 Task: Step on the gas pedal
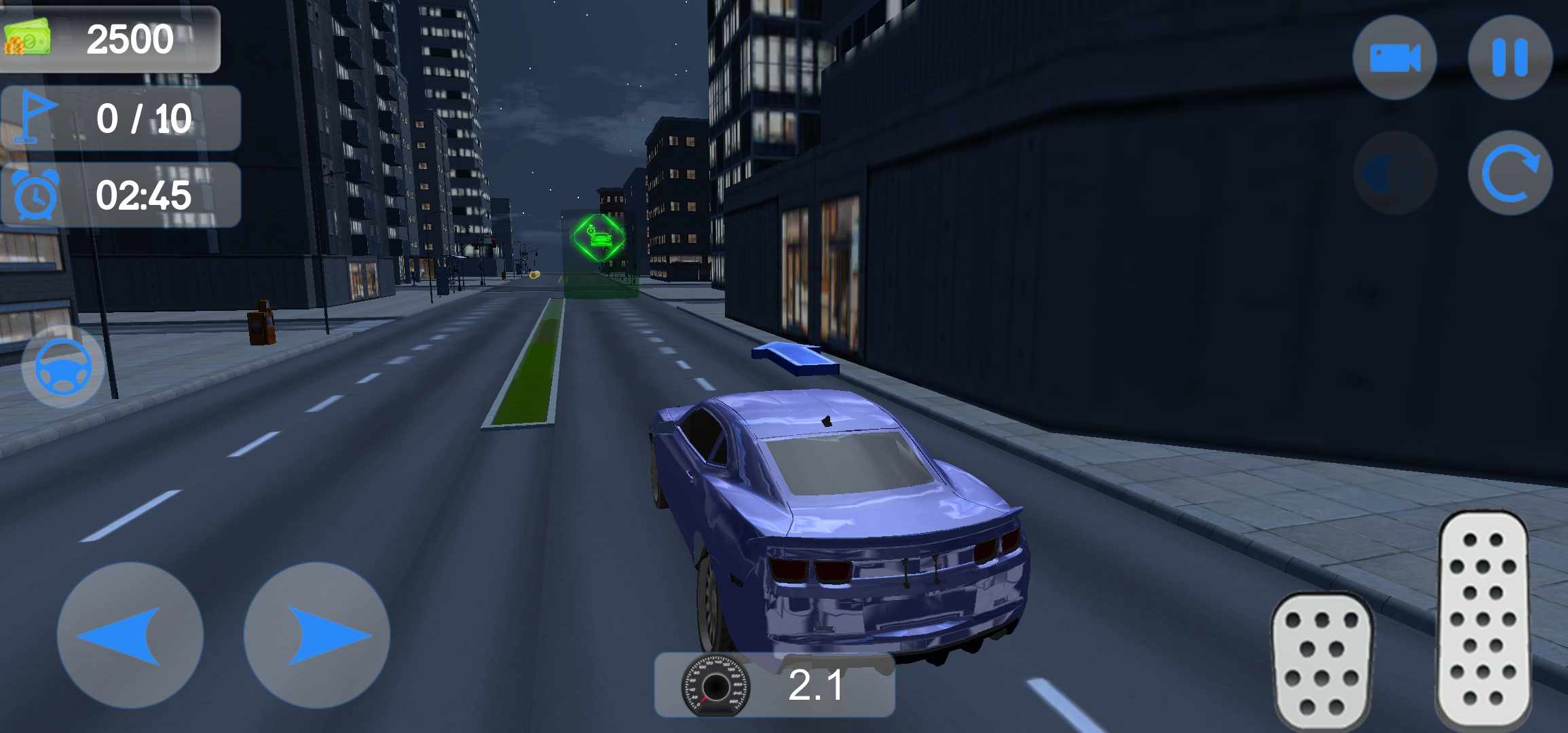(x=1483, y=618)
